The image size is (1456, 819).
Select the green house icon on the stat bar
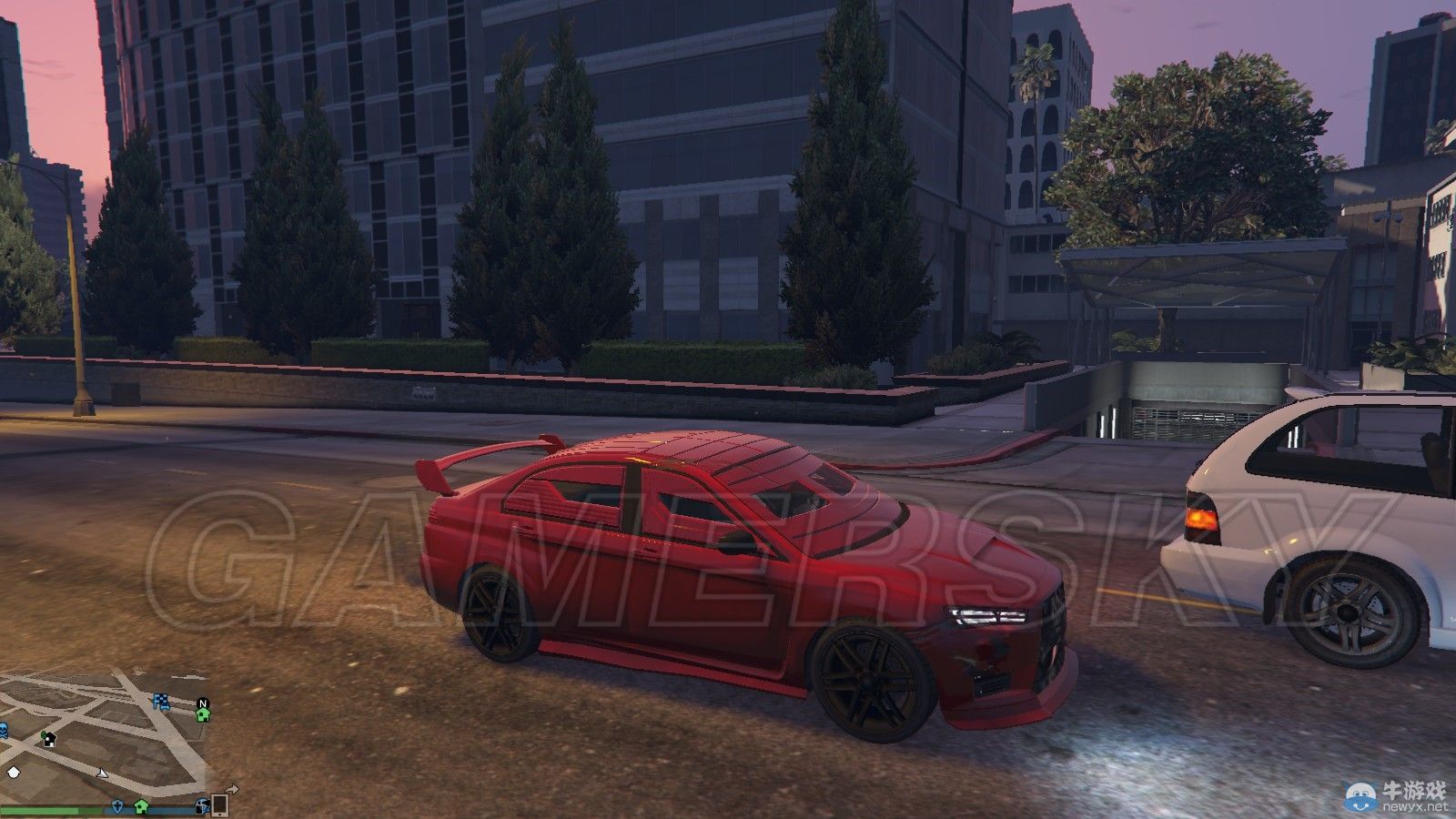point(141,808)
